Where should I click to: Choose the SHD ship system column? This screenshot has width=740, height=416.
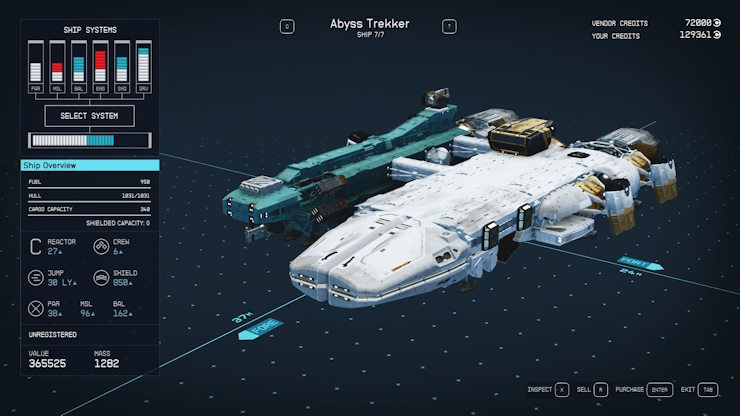(122, 66)
